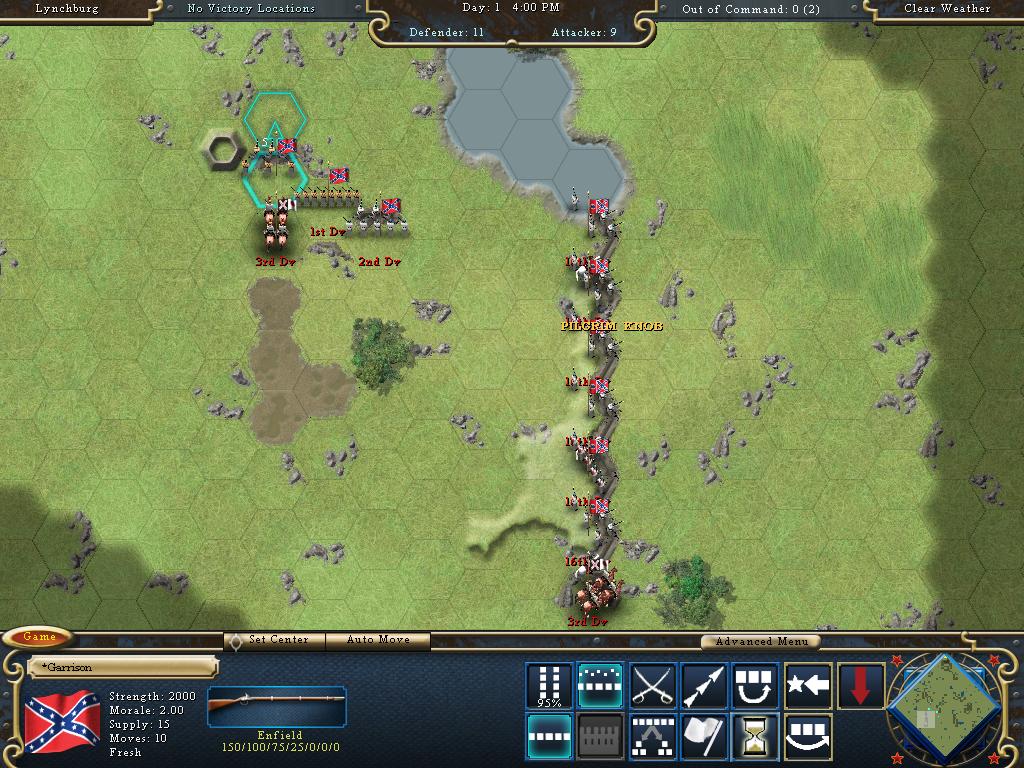The height and width of the screenshot is (768, 1024).
Task: Click the red down arrow icon
Action: point(860,686)
